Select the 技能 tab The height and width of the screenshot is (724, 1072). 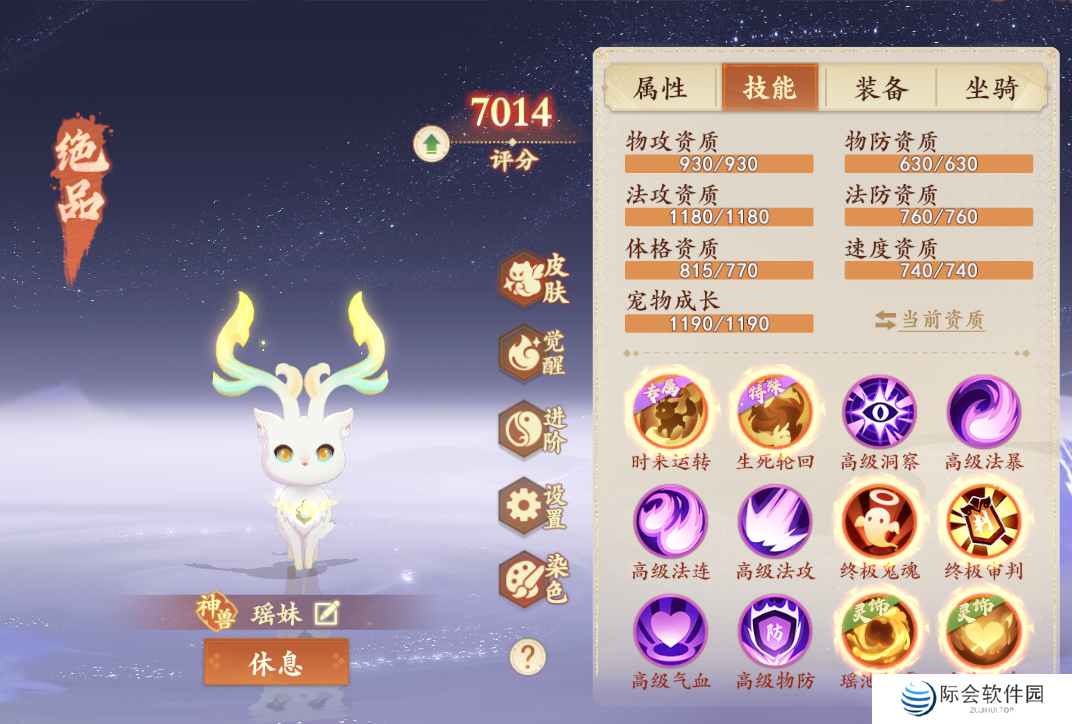pos(770,88)
